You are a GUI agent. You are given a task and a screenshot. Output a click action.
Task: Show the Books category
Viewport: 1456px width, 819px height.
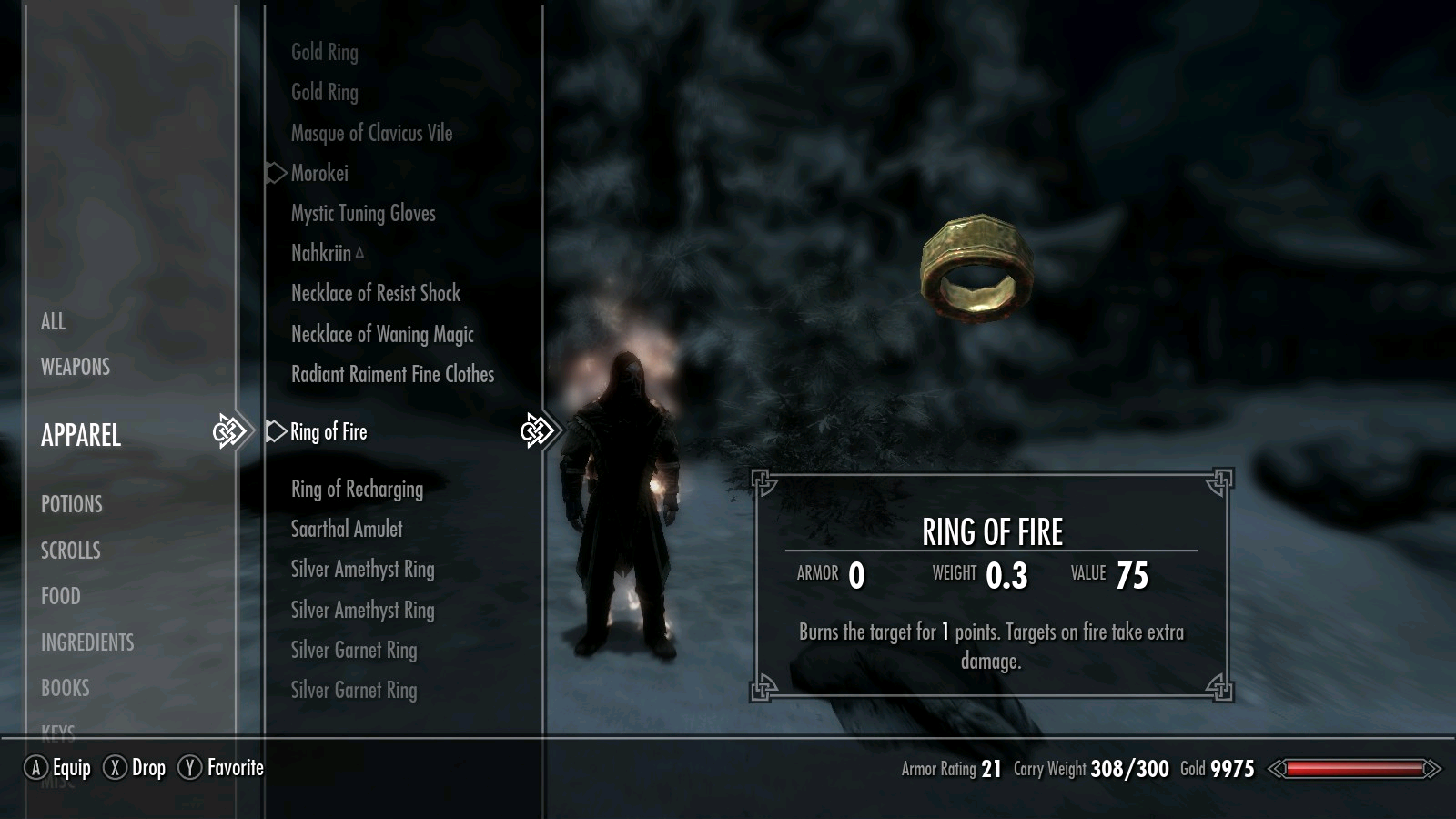pyautogui.click(x=66, y=688)
